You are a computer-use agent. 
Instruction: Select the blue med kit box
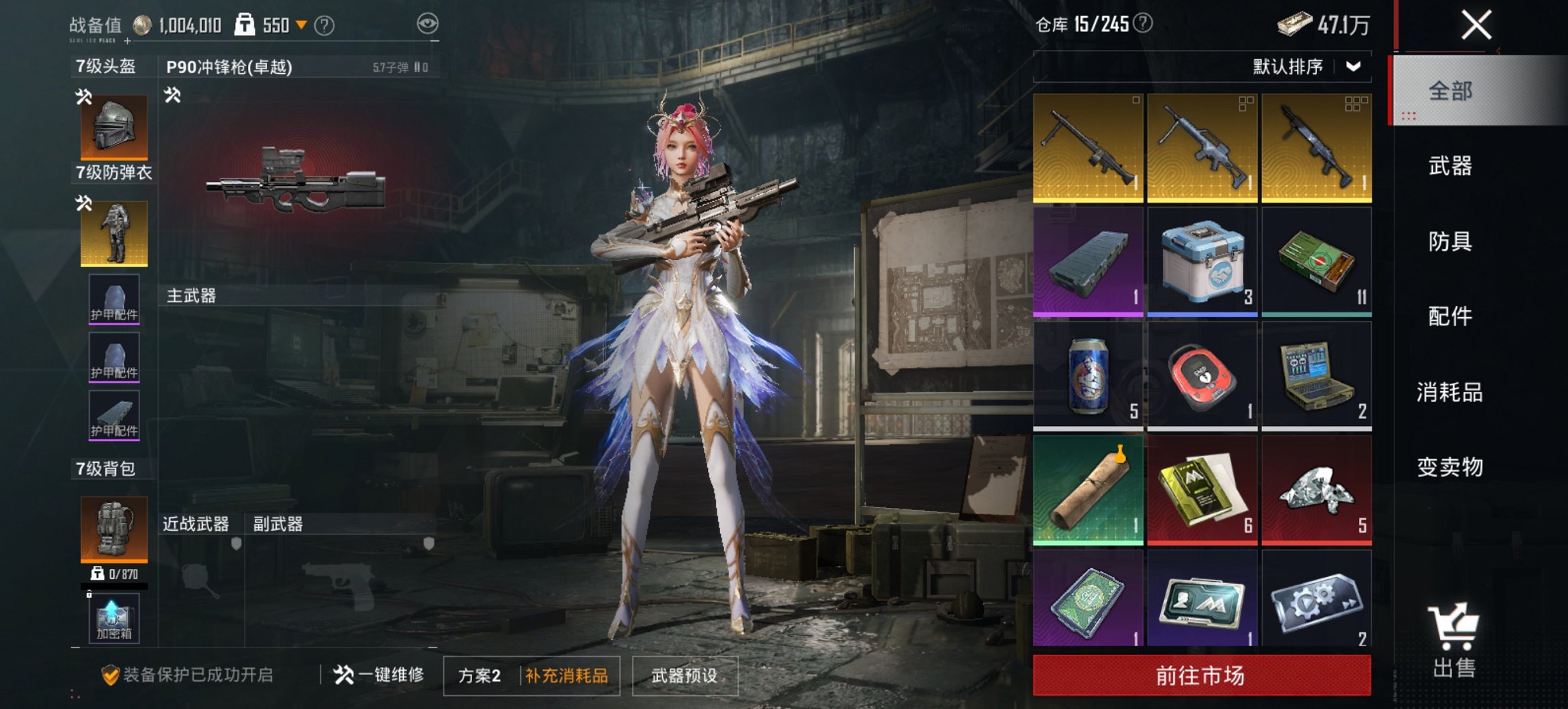click(1202, 260)
